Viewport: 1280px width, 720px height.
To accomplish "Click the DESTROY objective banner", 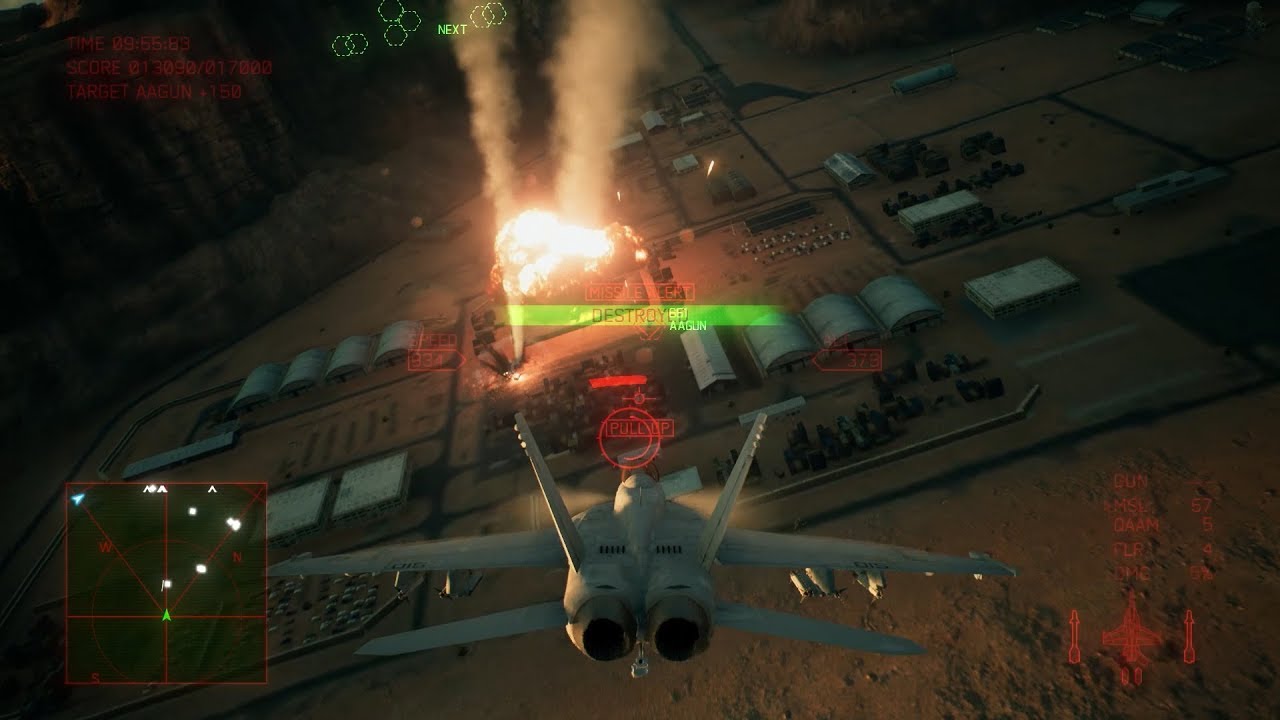I will click(628, 314).
